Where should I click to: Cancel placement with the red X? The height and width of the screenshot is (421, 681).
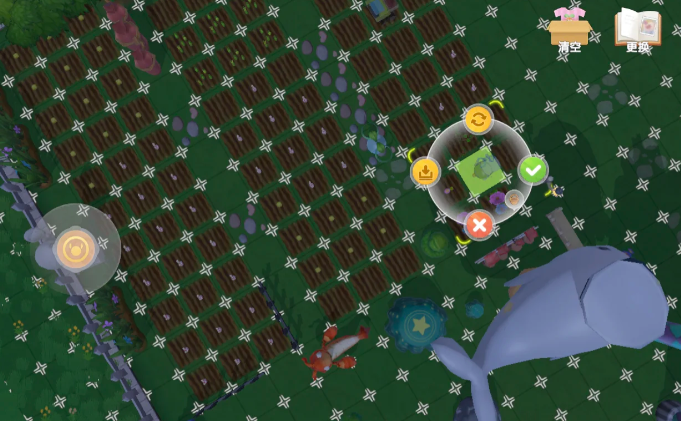pyautogui.click(x=479, y=224)
